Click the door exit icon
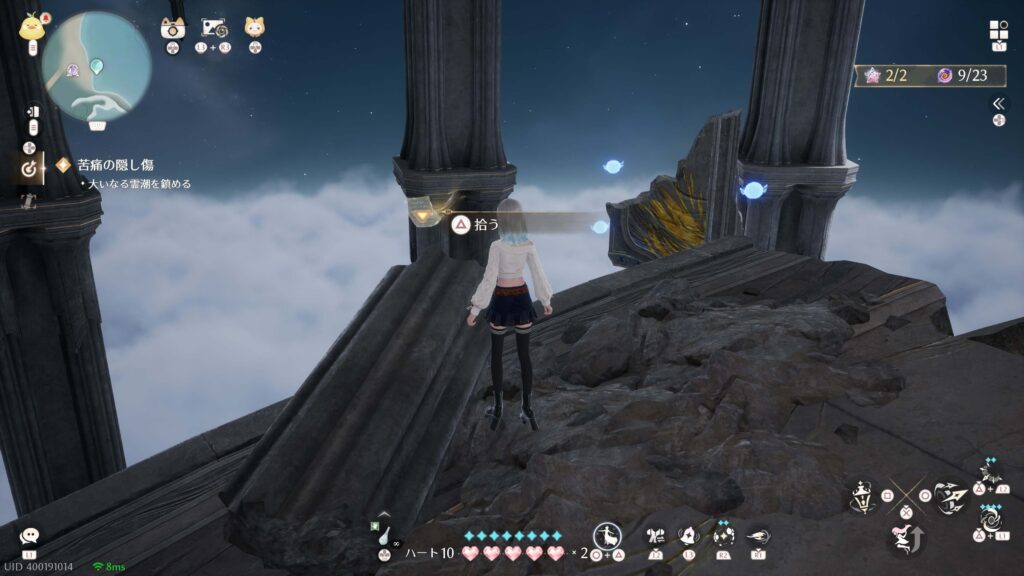The image size is (1024, 576). pyautogui.click(x=32, y=111)
